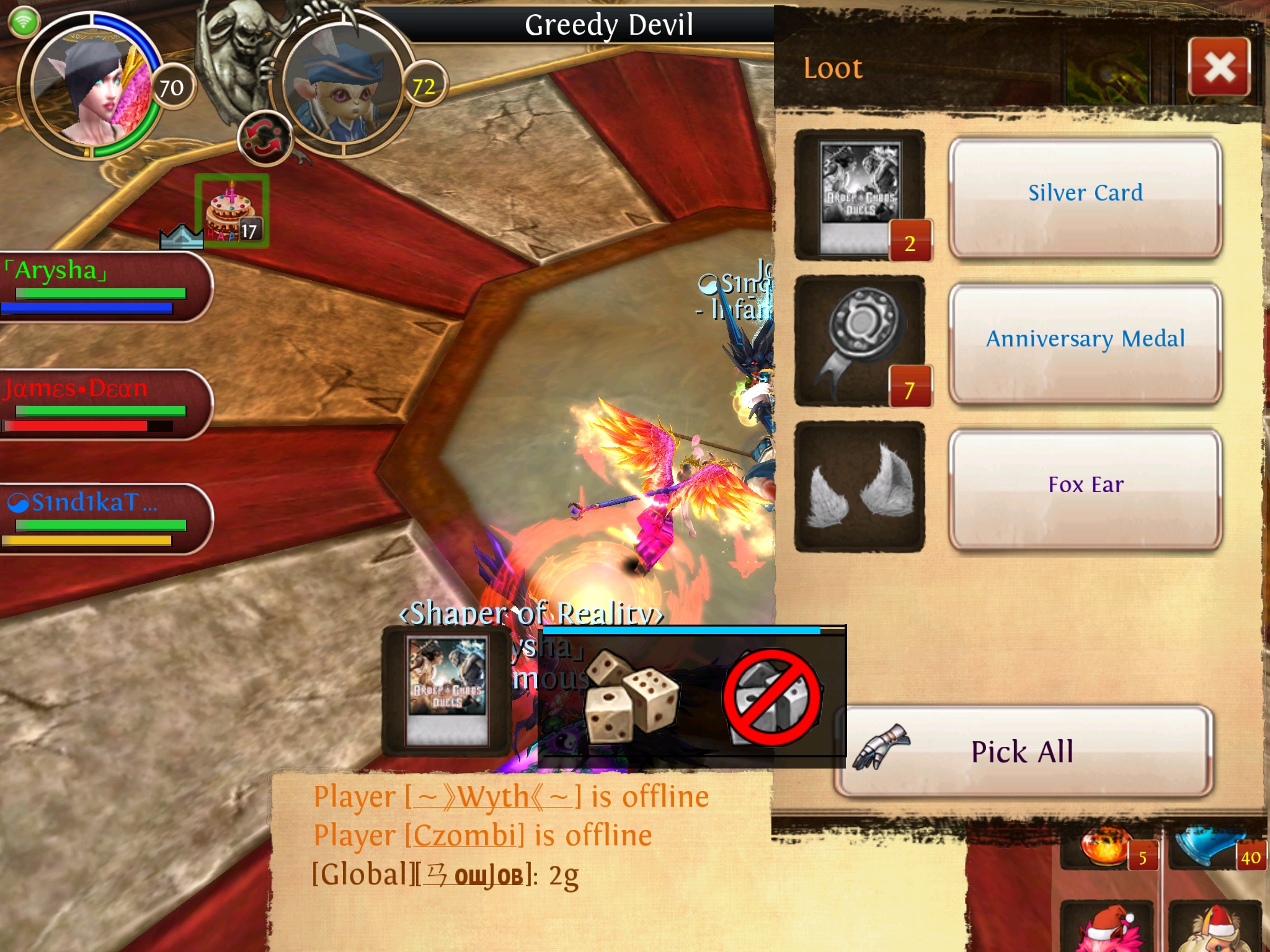Screen dimensions: 1270x952
Task: Select the Fox Ear item icon
Action: 859,487
